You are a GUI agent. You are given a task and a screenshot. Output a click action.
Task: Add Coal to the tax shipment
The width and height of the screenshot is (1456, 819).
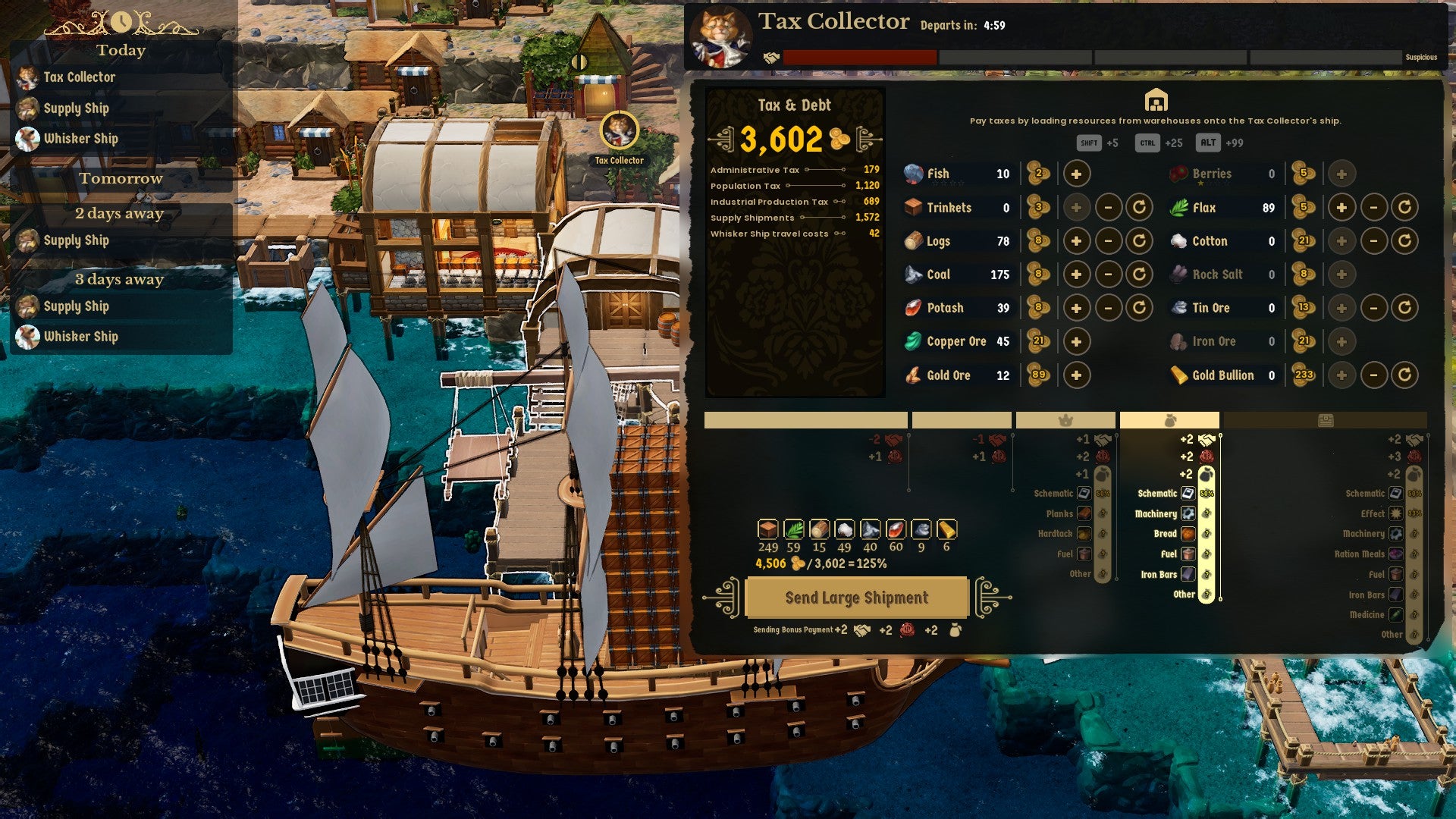click(1076, 275)
